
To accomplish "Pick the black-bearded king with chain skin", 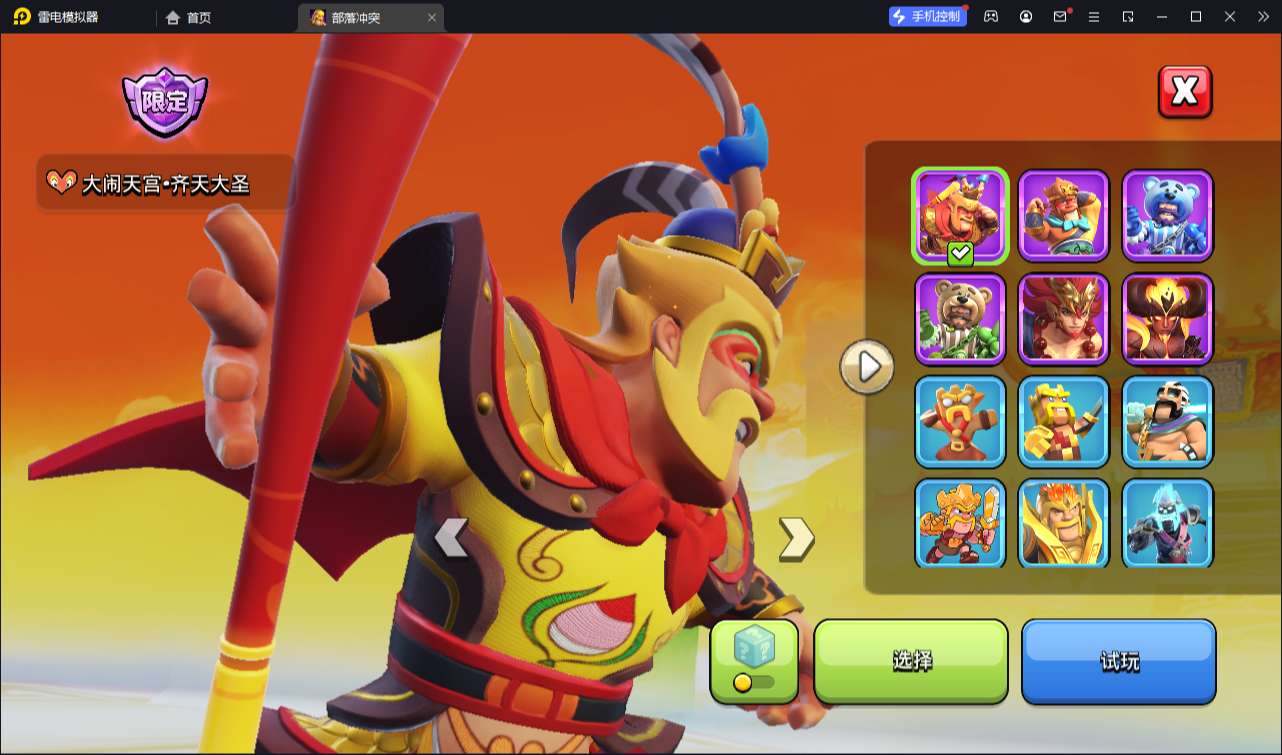I will (1167, 422).
